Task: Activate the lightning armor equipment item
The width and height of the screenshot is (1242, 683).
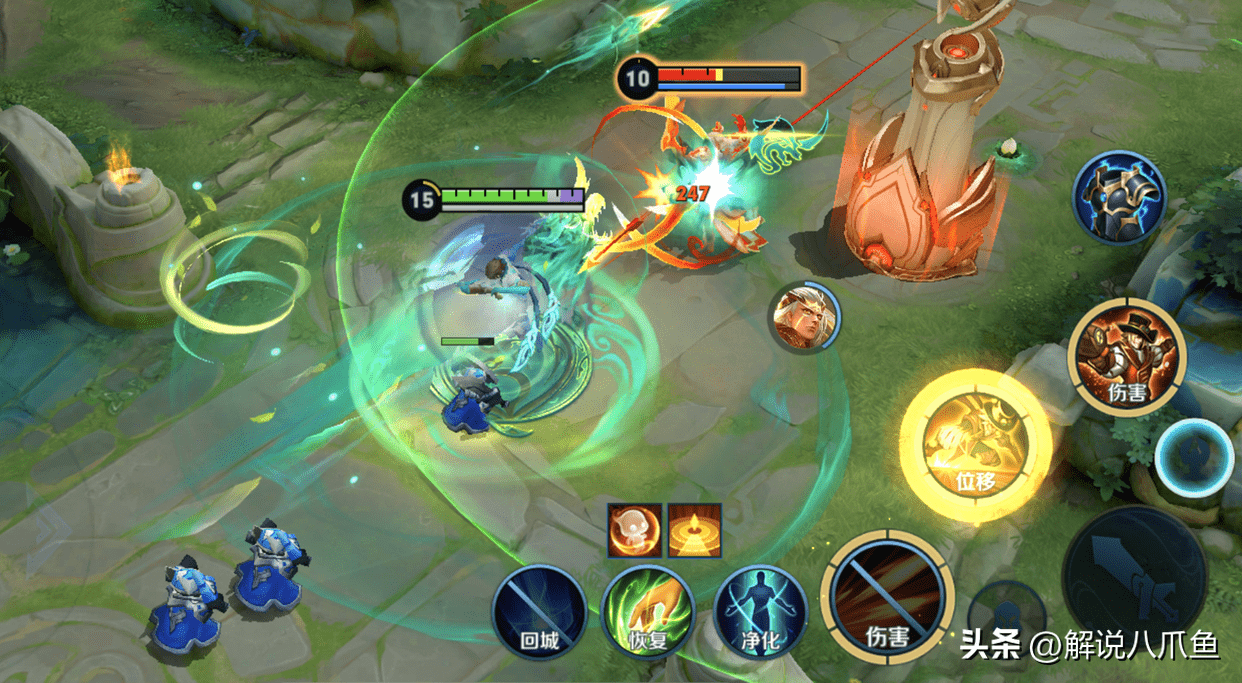Action: (x=1119, y=198)
